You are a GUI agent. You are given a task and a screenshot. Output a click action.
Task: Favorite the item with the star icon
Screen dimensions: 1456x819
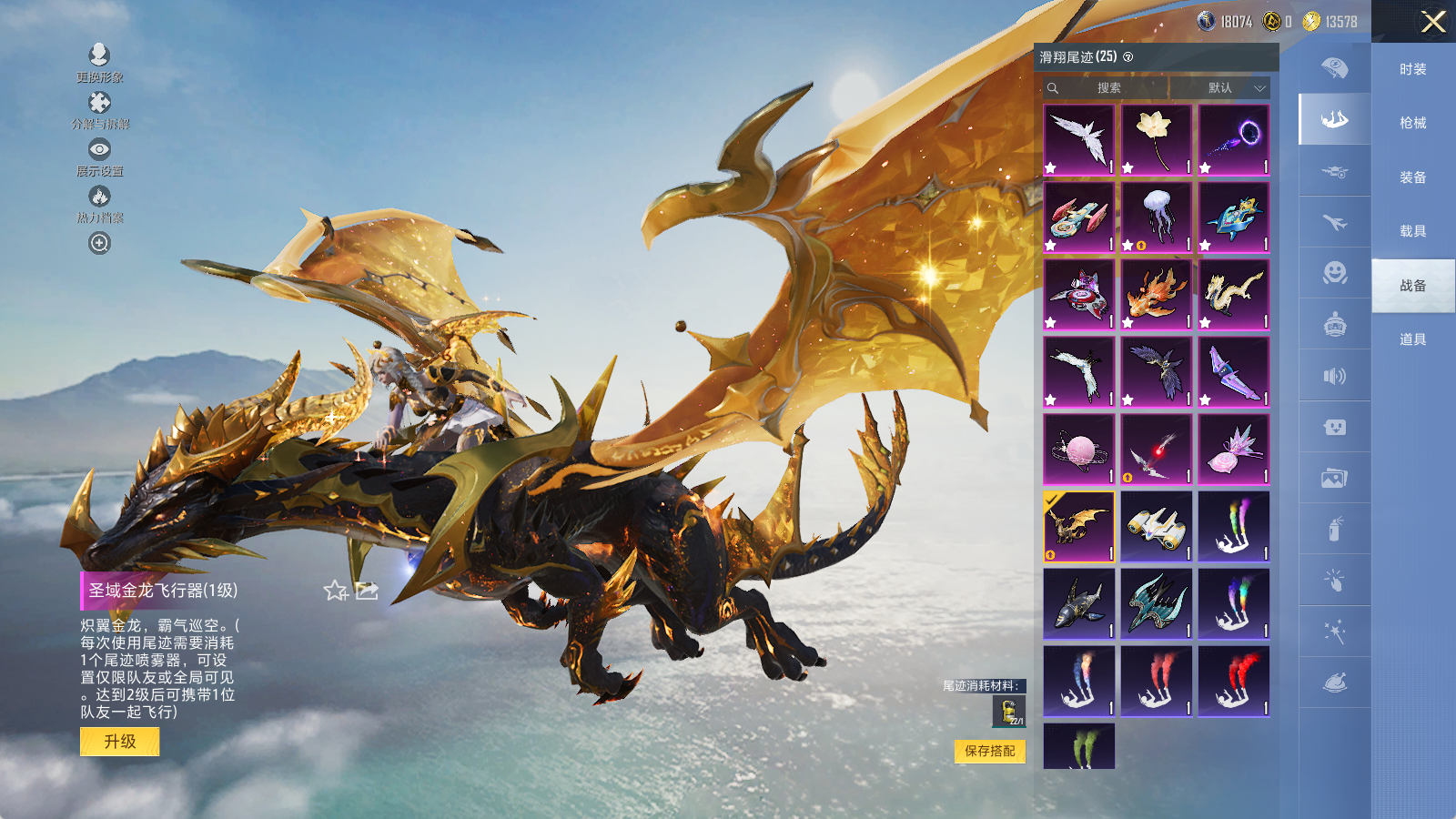[x=336, y=591]
